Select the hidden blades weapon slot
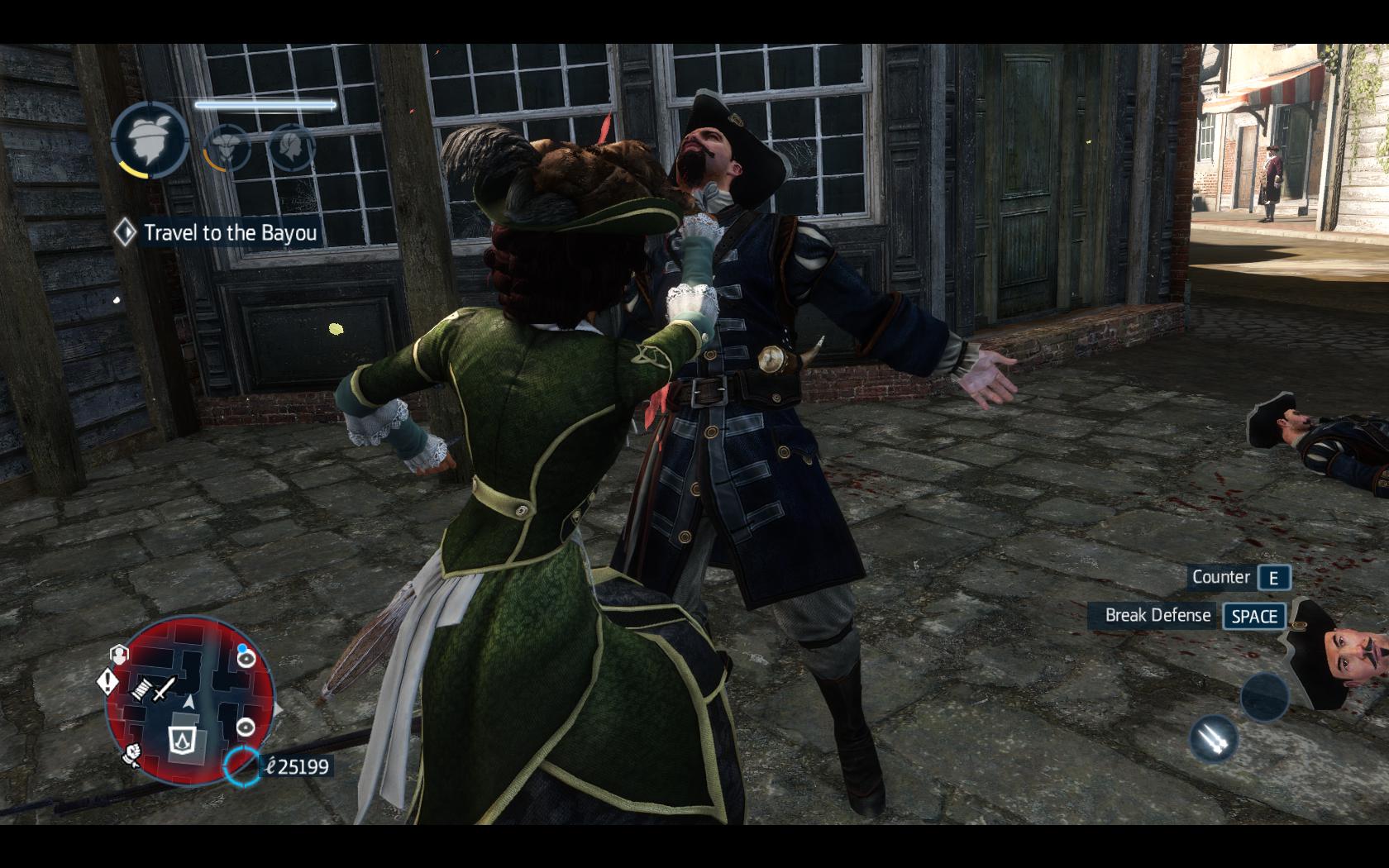 (x=1213, y=738)
